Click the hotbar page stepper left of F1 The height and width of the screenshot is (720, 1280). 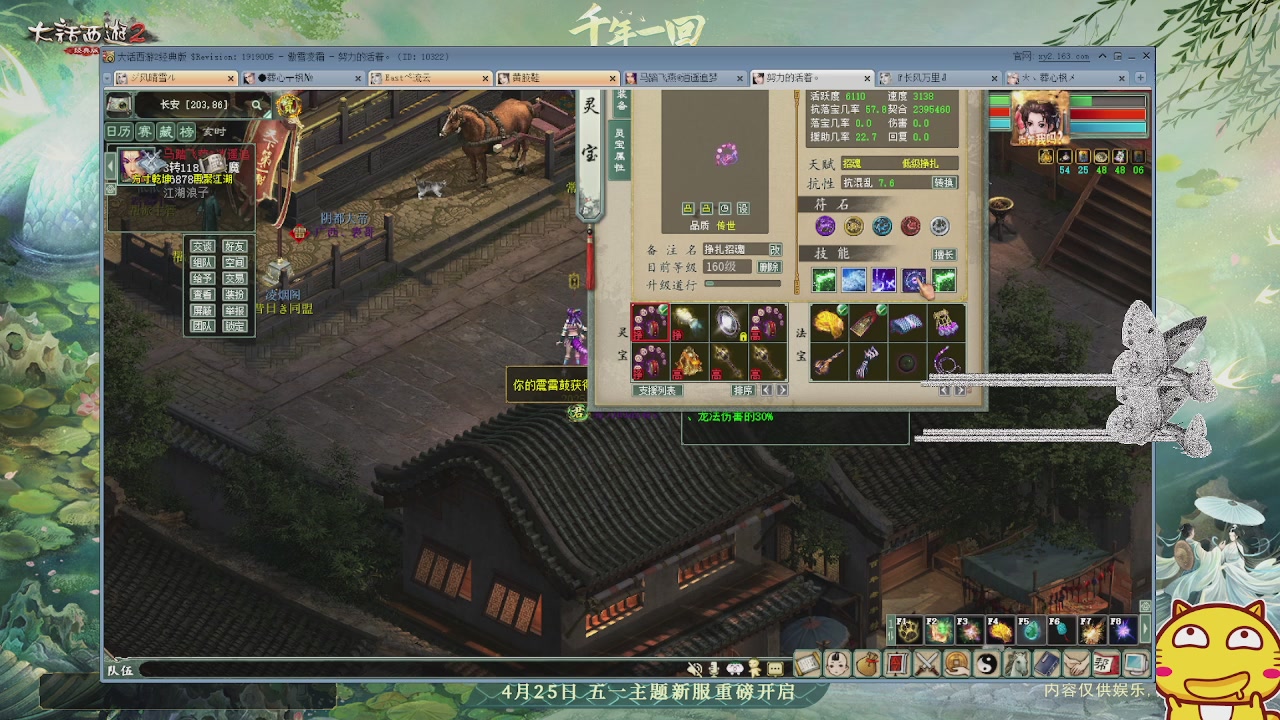click(889, 628)
